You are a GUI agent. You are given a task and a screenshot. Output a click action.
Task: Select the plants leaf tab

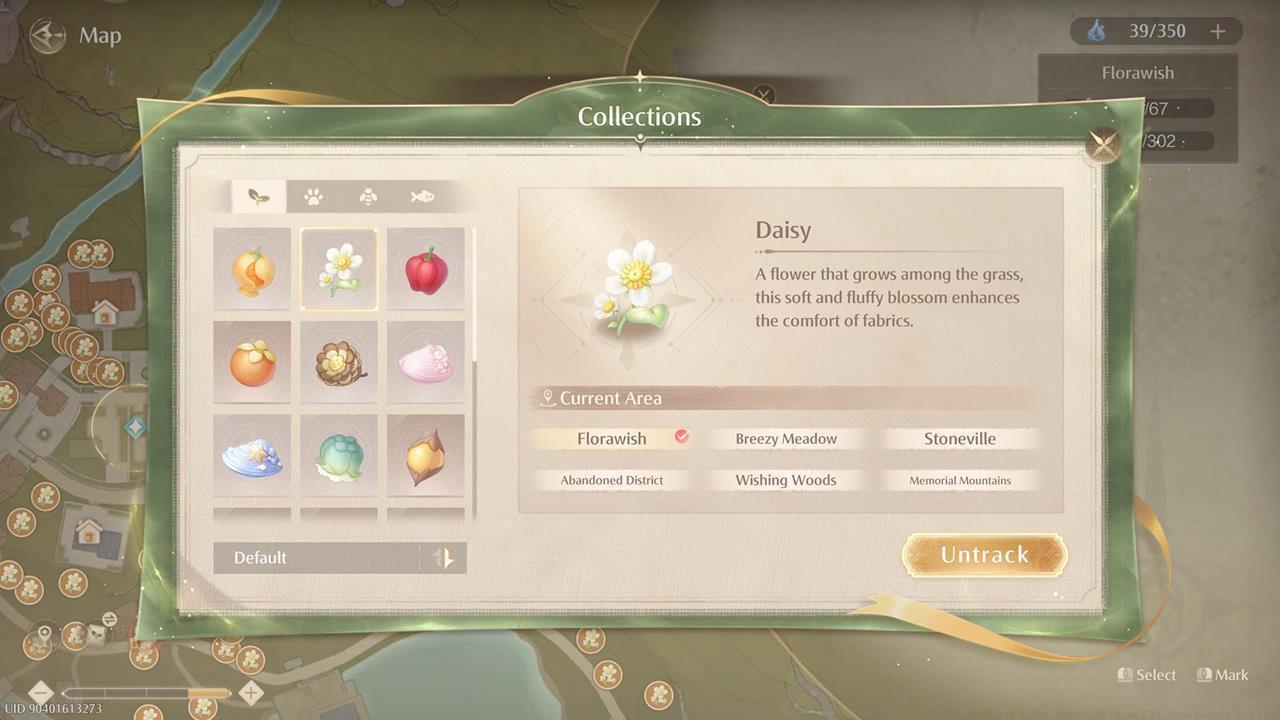[259, 197]
